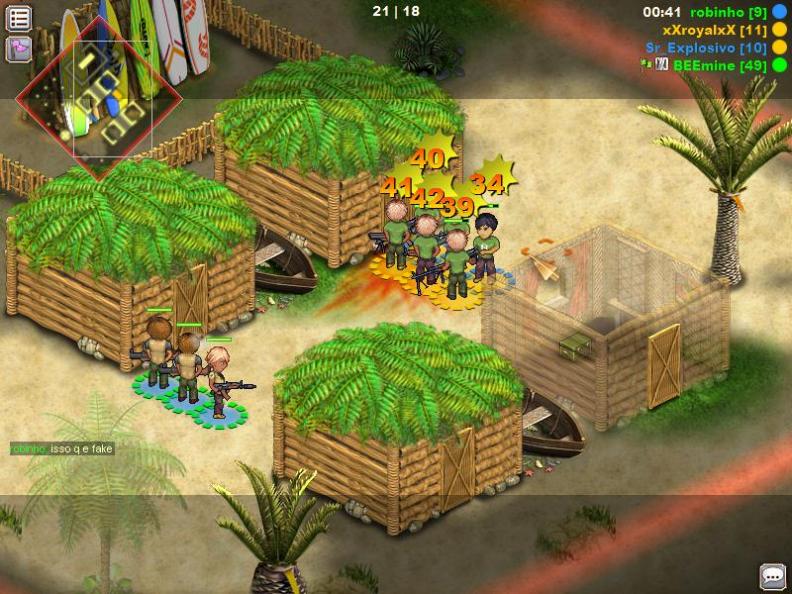Open the chat speech bubble button
The height and width of the screenshot is (594, 792).
coord(772,576)
